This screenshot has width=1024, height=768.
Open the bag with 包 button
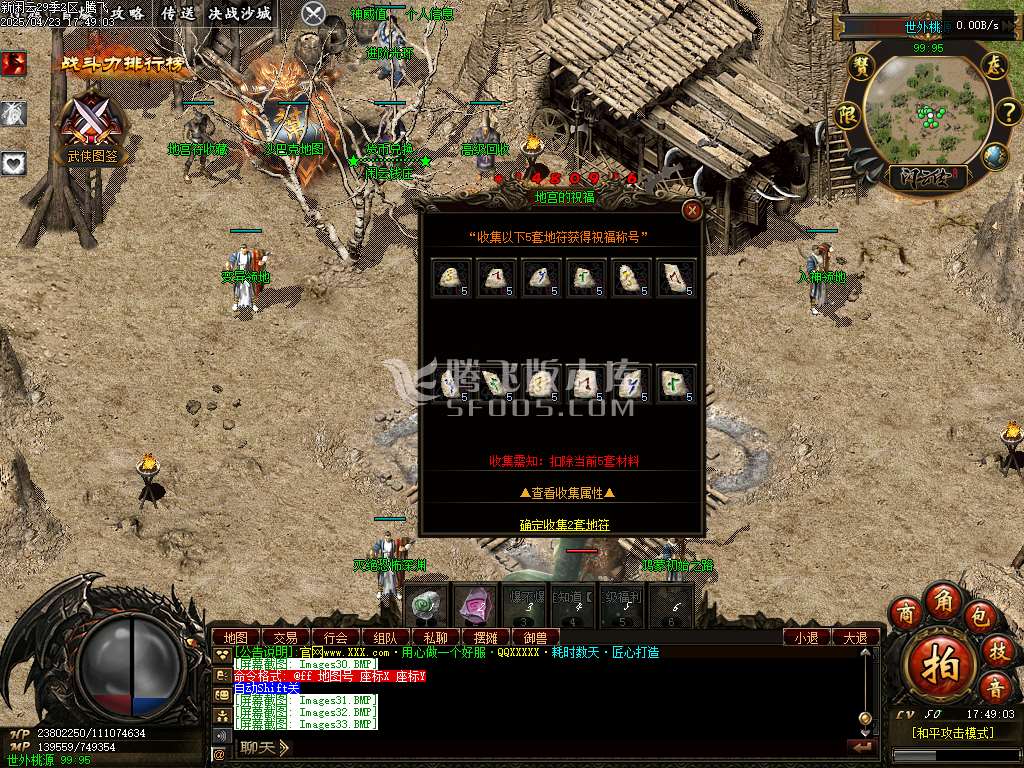point(981,614)
